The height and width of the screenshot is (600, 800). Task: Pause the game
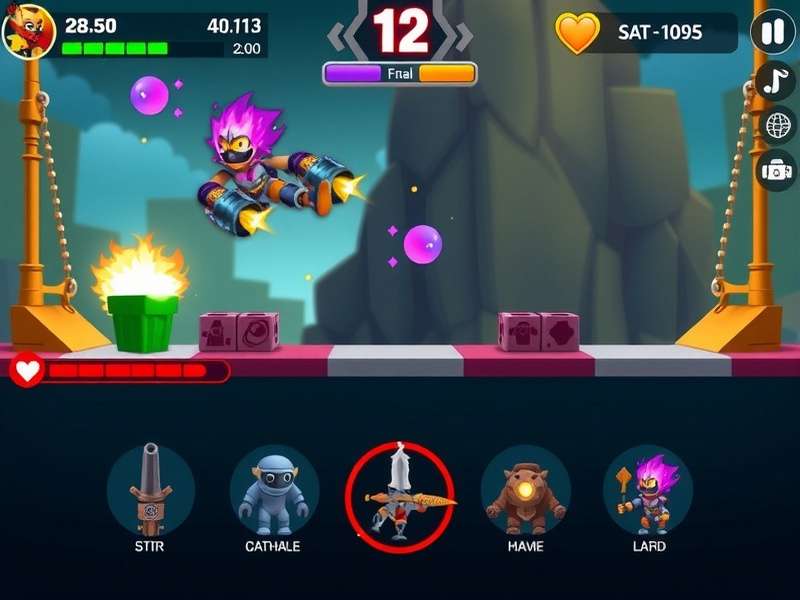point(773,32)
